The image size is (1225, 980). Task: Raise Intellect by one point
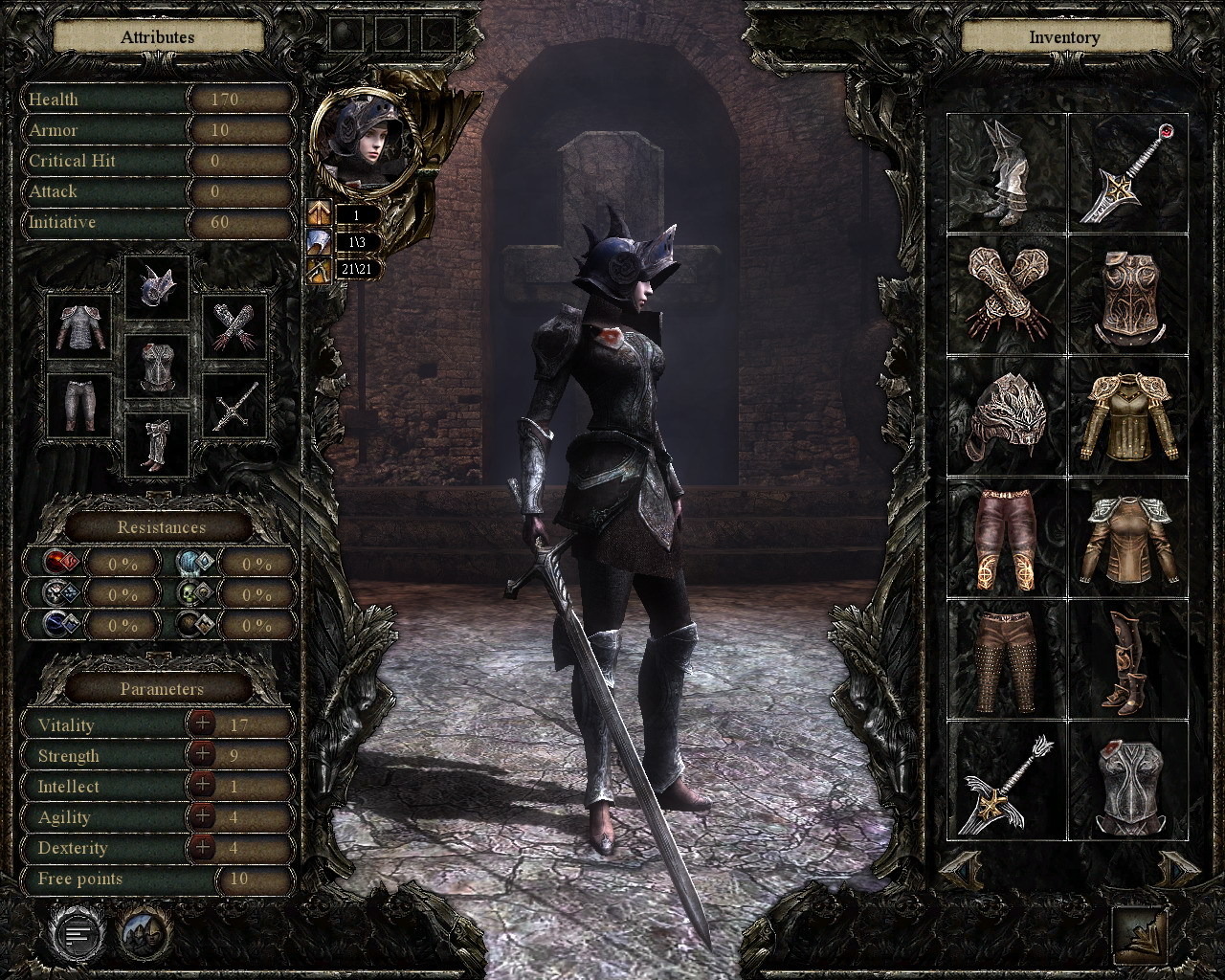(x=202, y=786)
